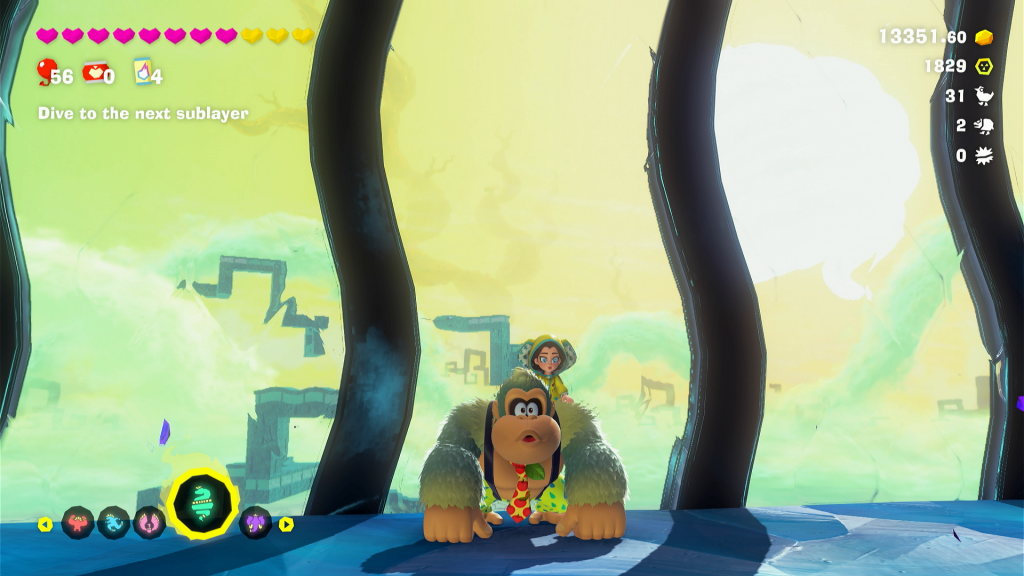
Task: Click the 'Dive to the next sublayer' objective
Action: pyautogui.click(x=143, y=114)
